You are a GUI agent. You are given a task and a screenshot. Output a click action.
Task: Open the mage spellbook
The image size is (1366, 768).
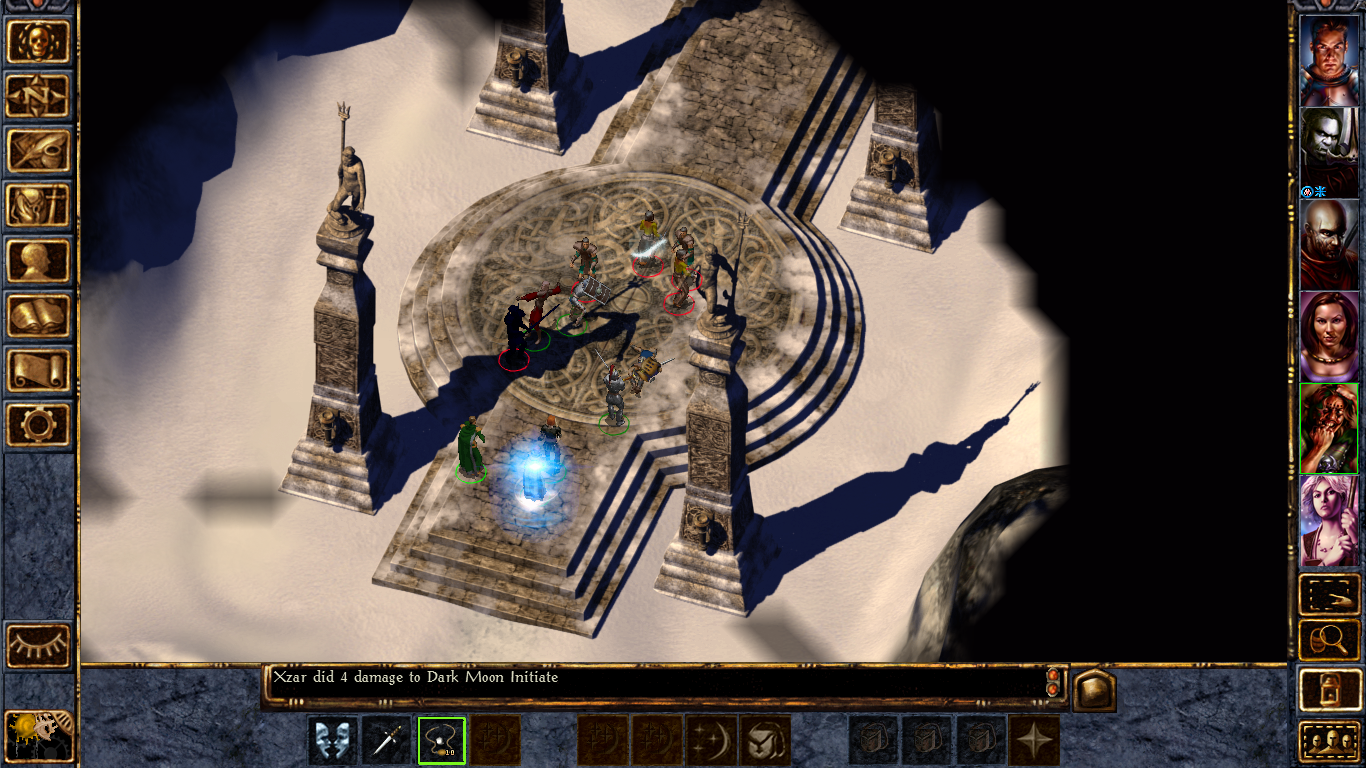pos(39,316)
